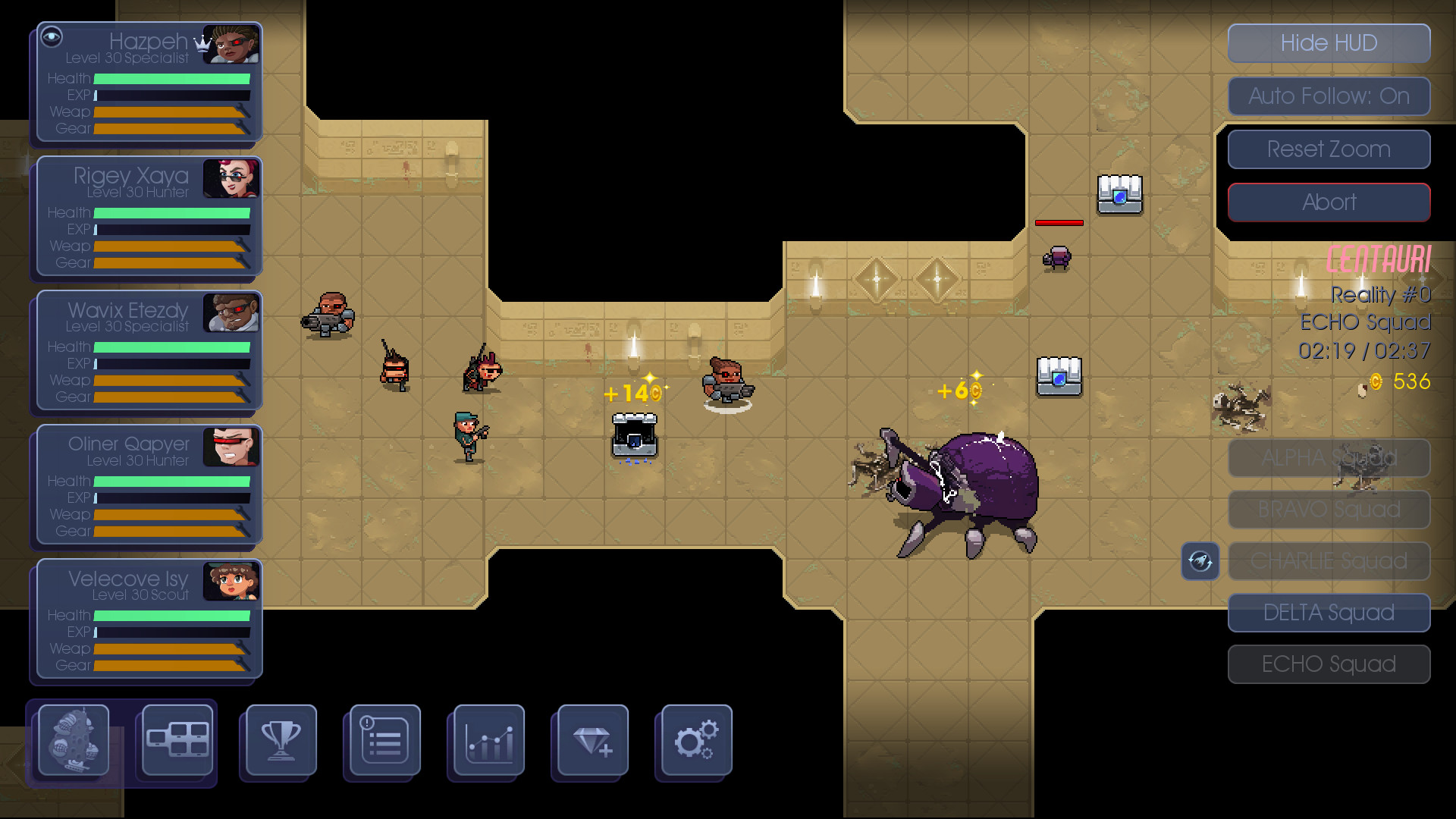Image resolution: width=1456 pixels, height=819 pixels.
Task: Select ECHO Squad
Action: pos(1328,664)
